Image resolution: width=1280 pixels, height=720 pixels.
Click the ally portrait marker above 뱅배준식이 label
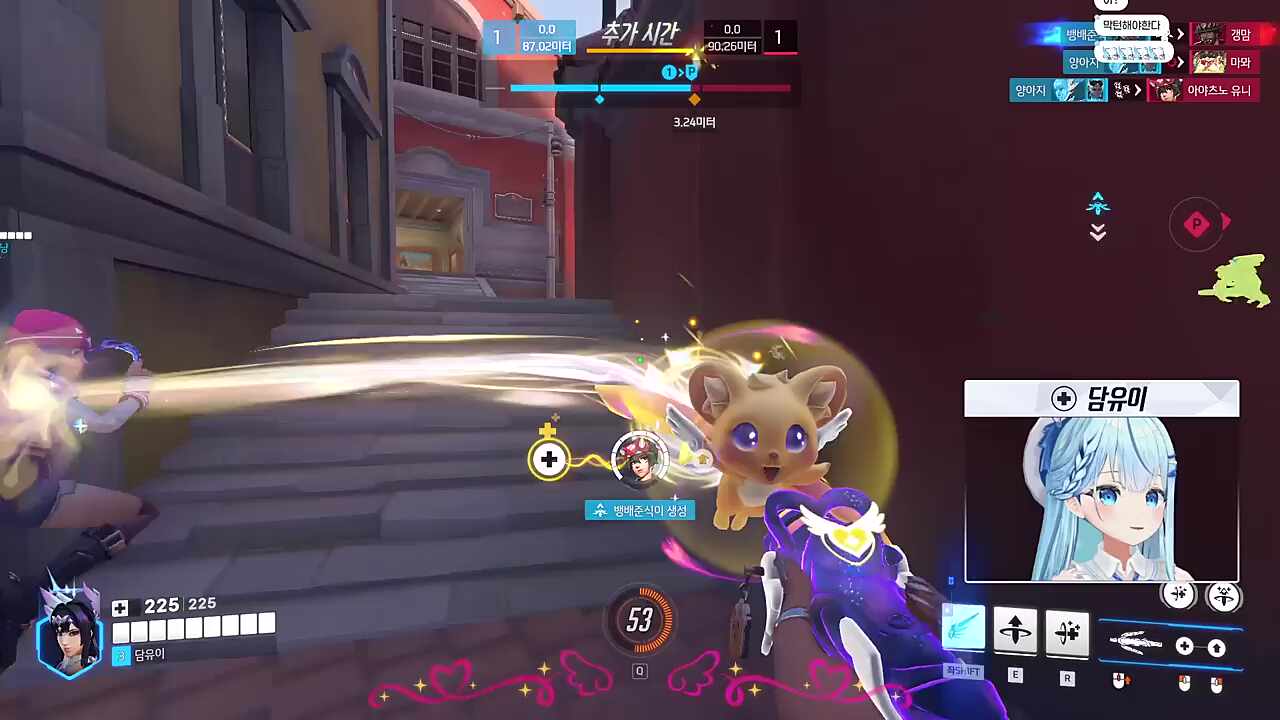tap(639, 459)
